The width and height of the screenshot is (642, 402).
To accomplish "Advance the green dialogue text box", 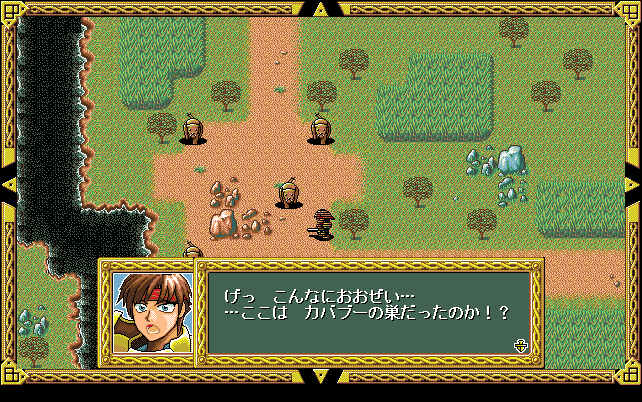I will pos(368,312).
